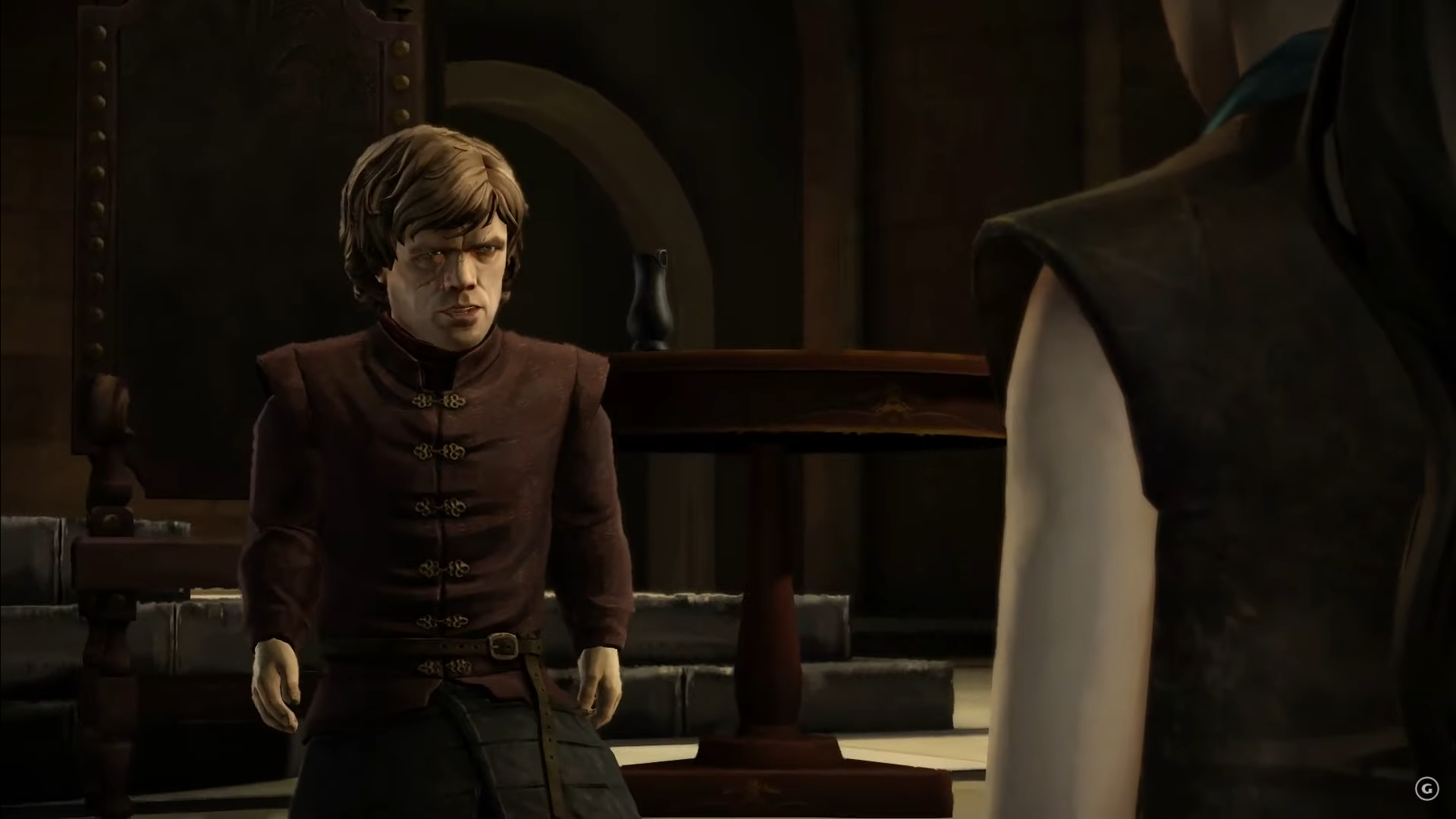Viewport: 1456px width, 819px height.
Task: Click the circular G watermark logo
Action: tap(1426, 789)
